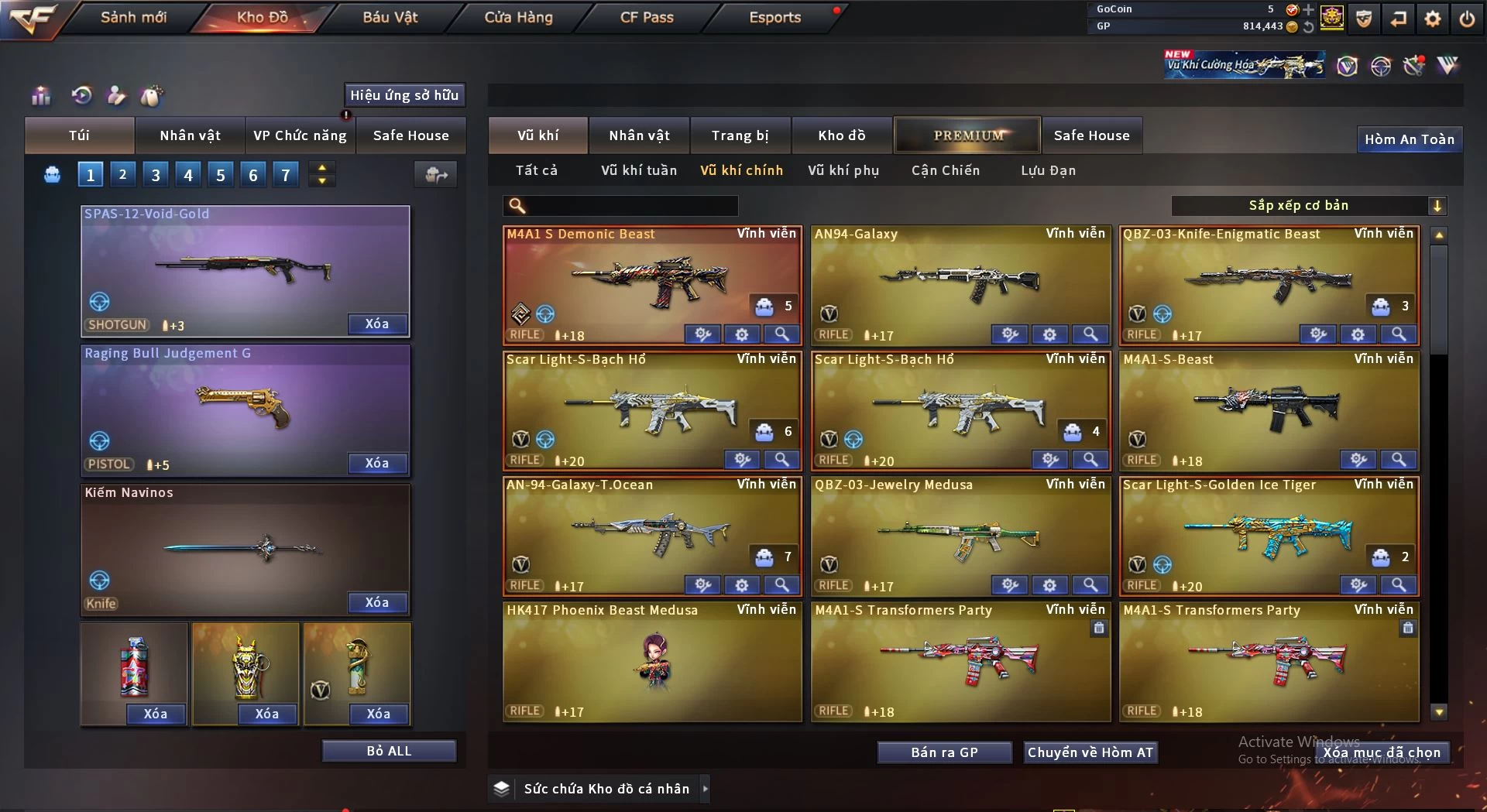Open the Cửa Hàng shop menu

tap(518, 17)
